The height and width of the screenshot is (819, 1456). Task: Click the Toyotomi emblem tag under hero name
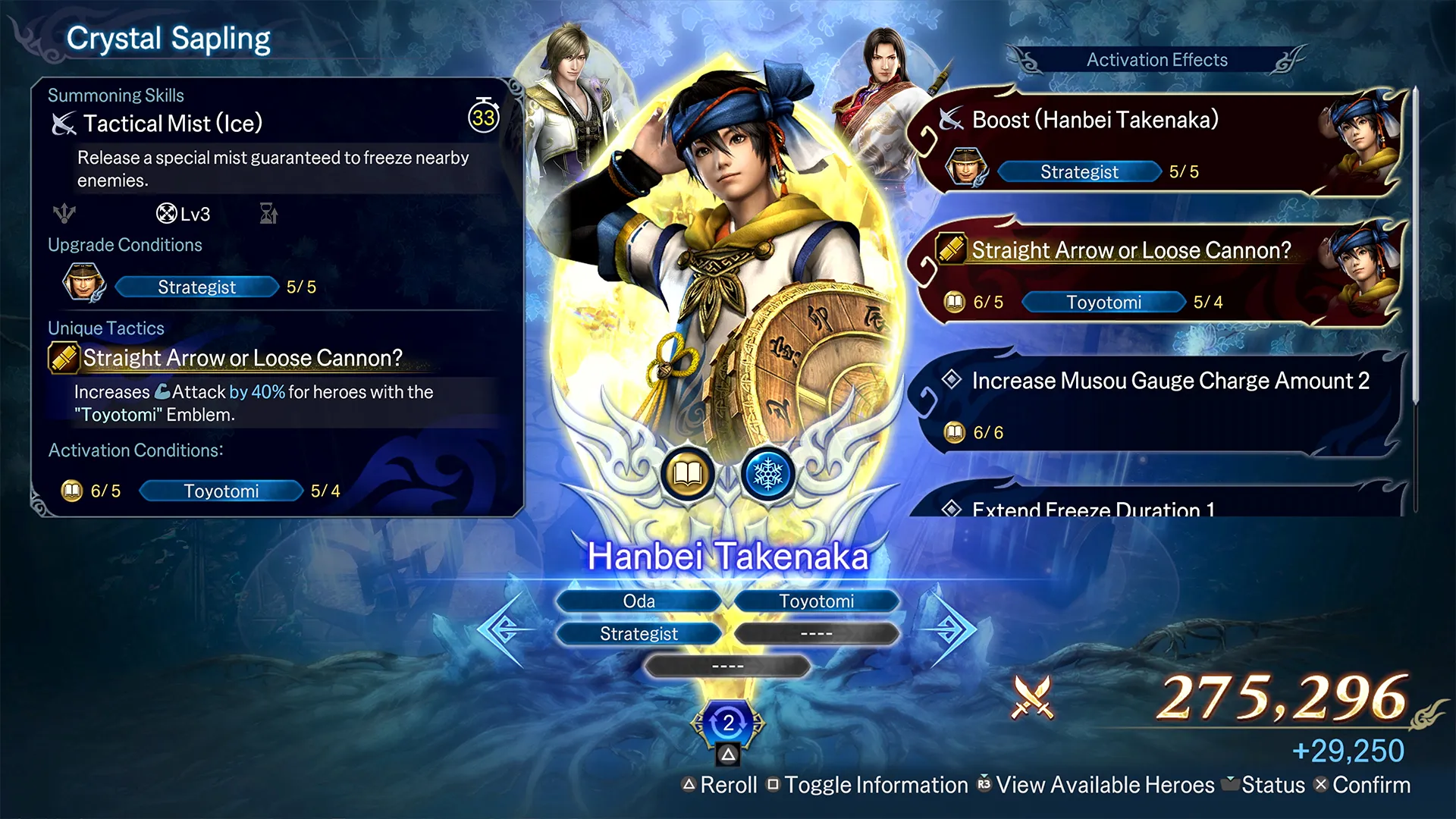click(816, 601)
